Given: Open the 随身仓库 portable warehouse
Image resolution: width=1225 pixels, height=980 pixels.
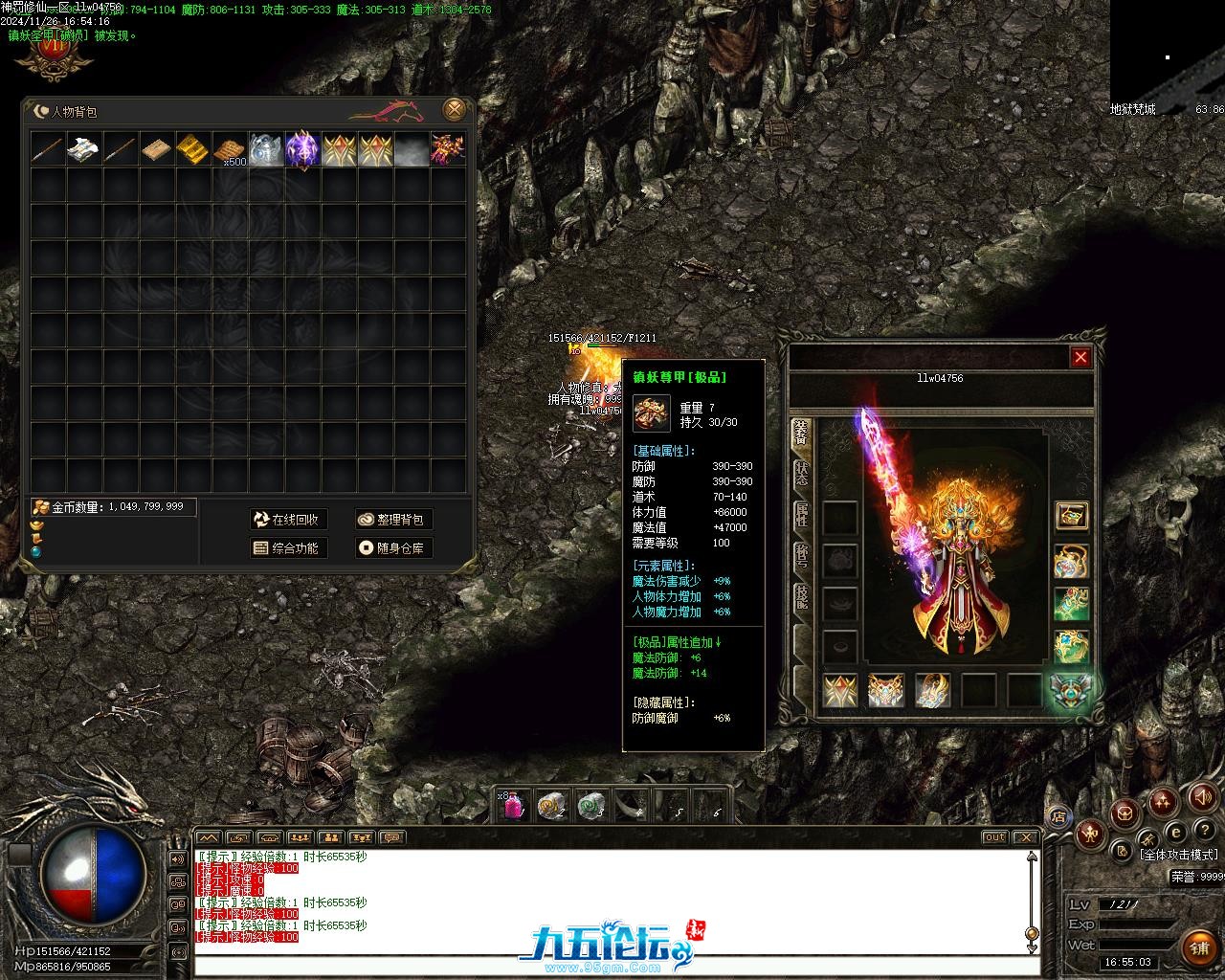Looking at the screenshot, I should click(392, 548).
